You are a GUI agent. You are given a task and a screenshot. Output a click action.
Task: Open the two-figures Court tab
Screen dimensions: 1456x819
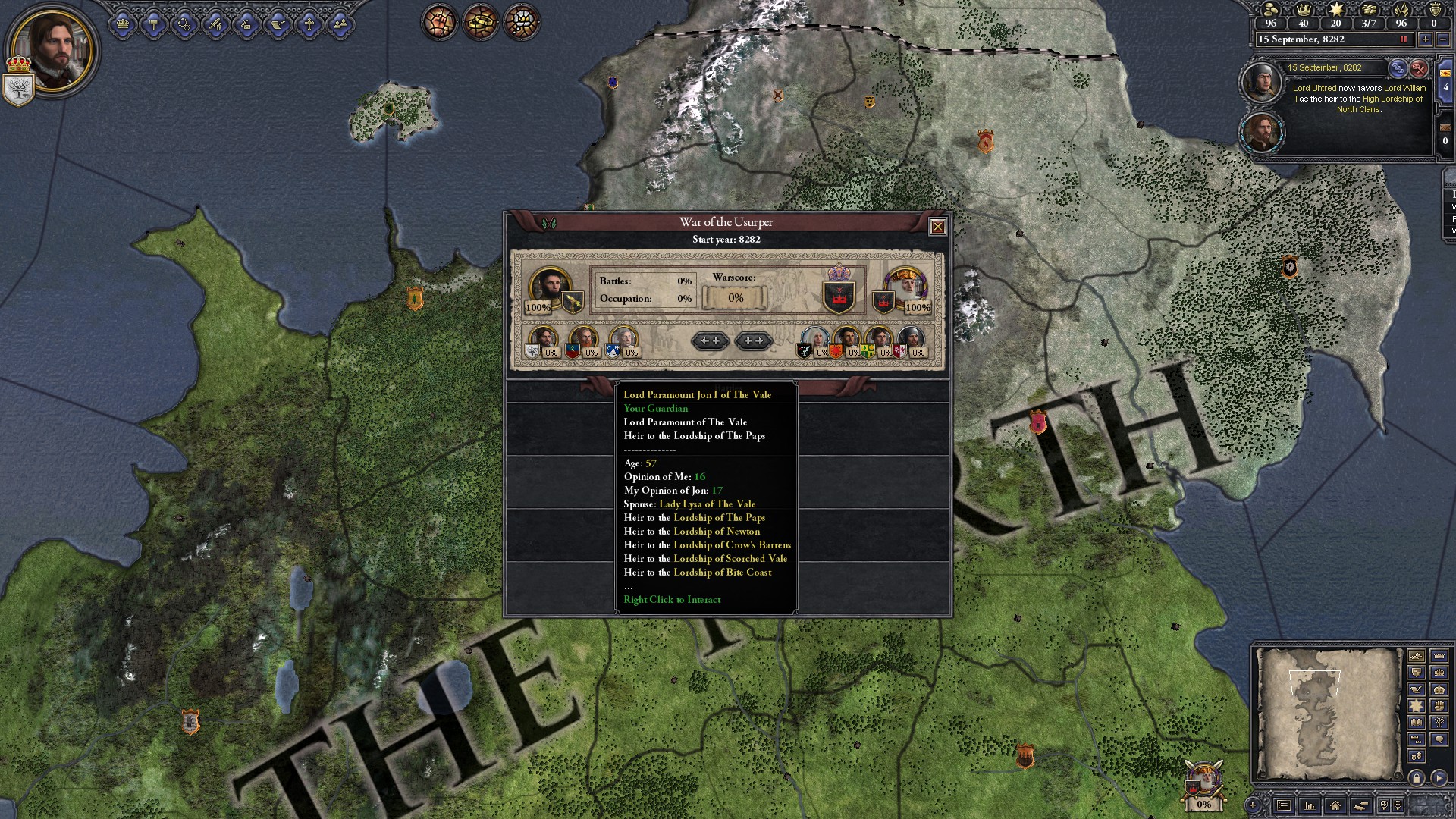(x=340, y=25)
